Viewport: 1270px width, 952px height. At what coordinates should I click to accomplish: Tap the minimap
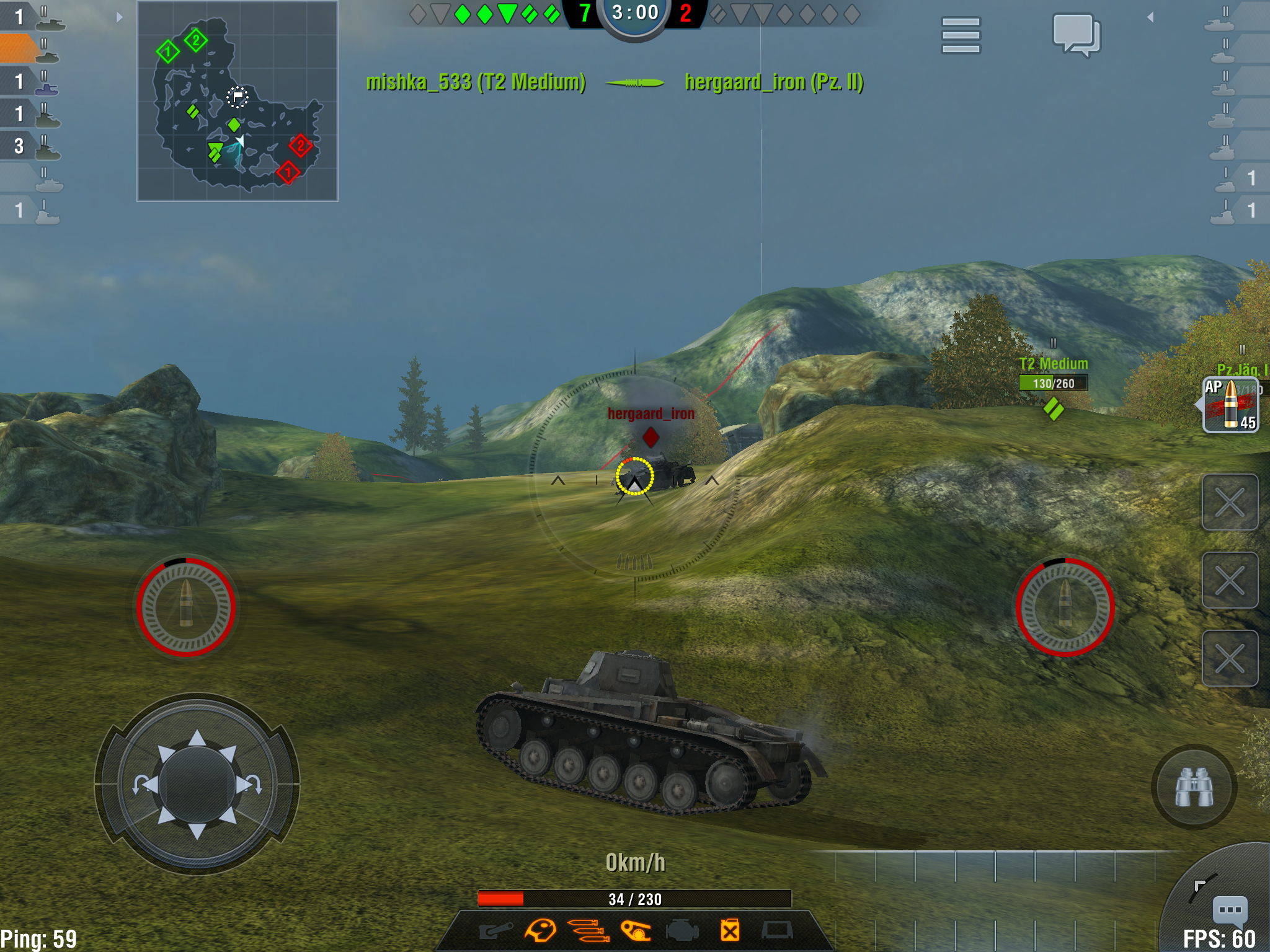(238, 101)
